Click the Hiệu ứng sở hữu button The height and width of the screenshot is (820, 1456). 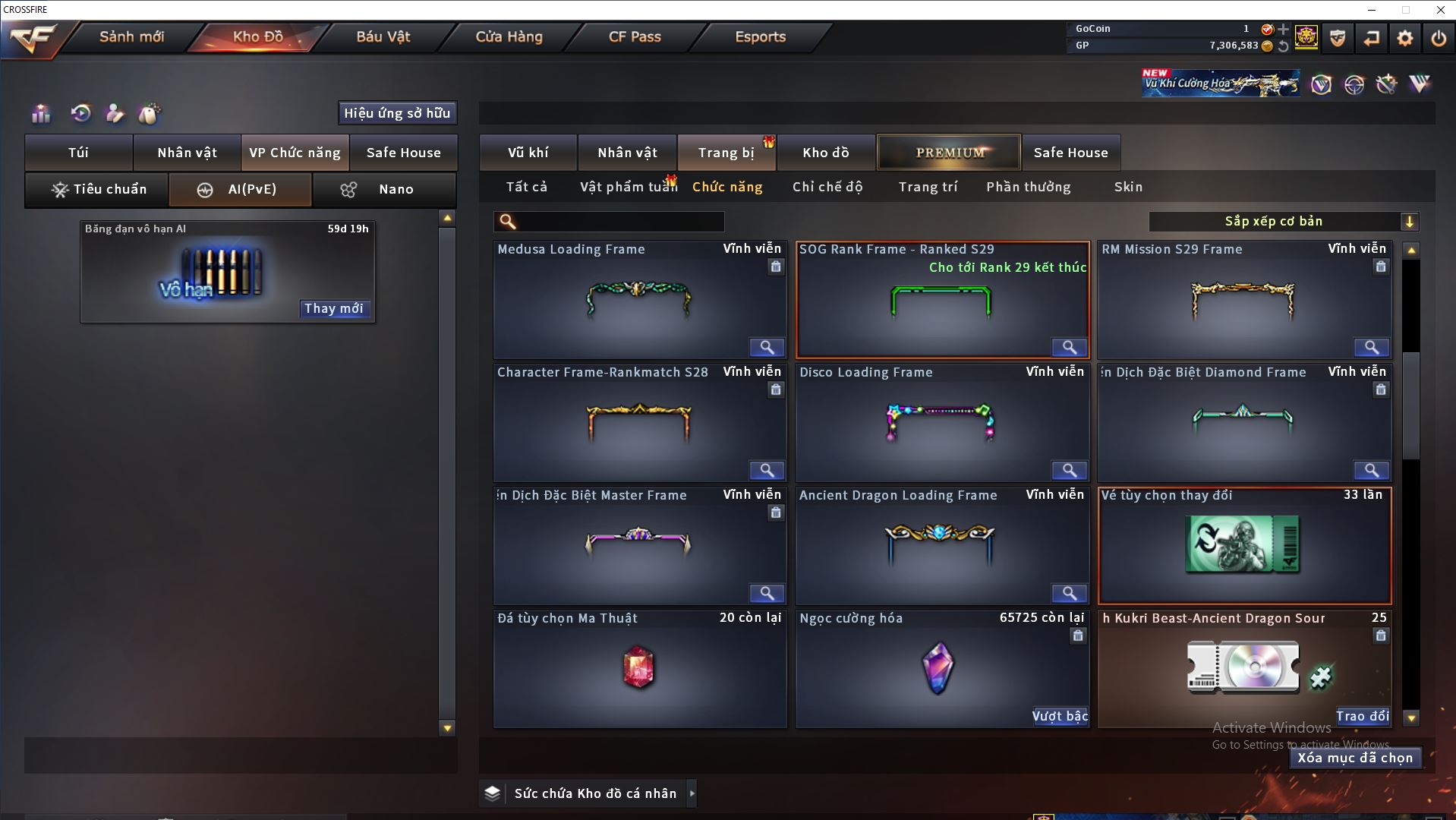pos(397,113)
